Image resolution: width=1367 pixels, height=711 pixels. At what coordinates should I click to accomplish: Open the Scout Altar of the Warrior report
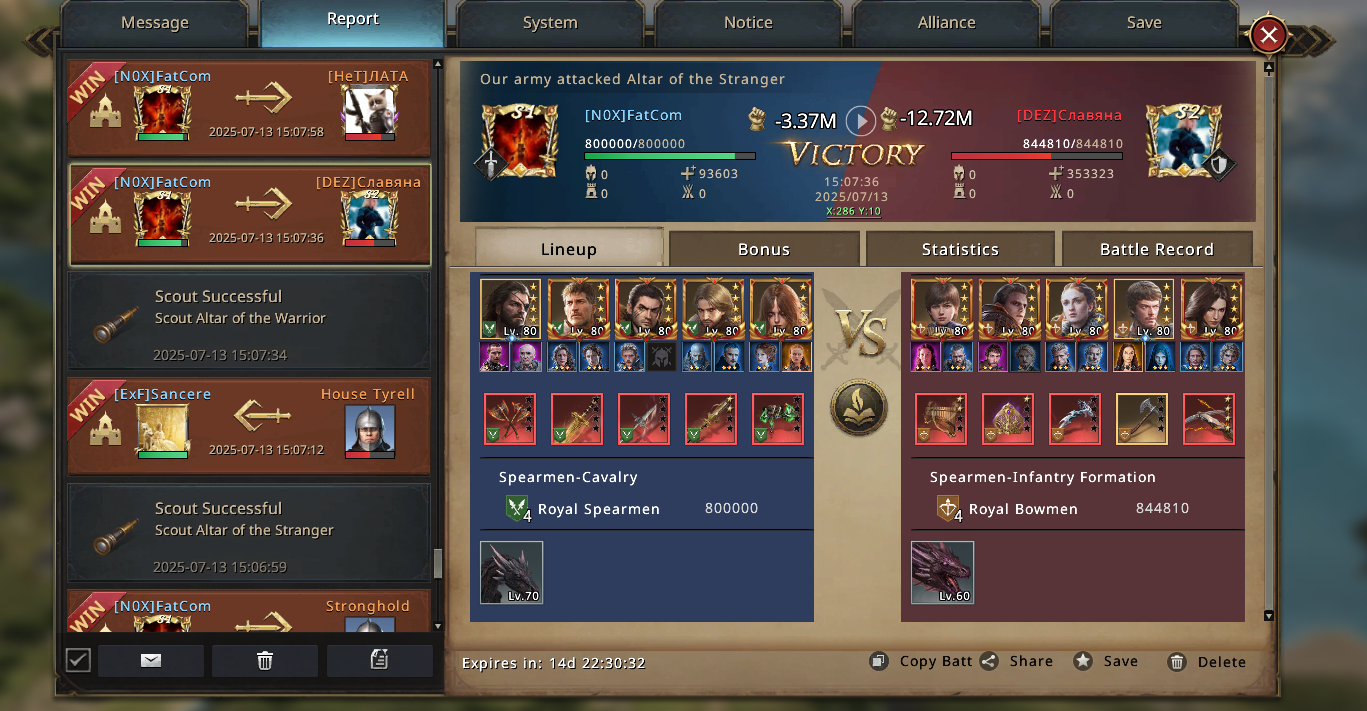pos(249,321)
